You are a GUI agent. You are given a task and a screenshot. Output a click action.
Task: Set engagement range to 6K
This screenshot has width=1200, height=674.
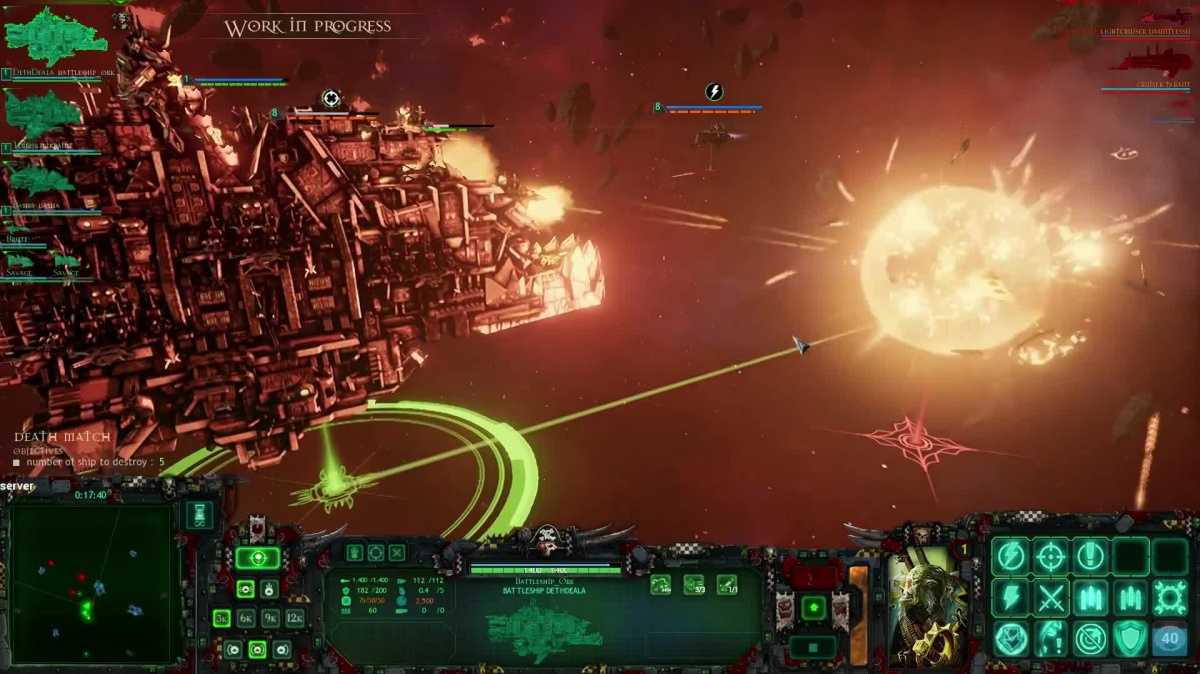(x=246, y=618)
